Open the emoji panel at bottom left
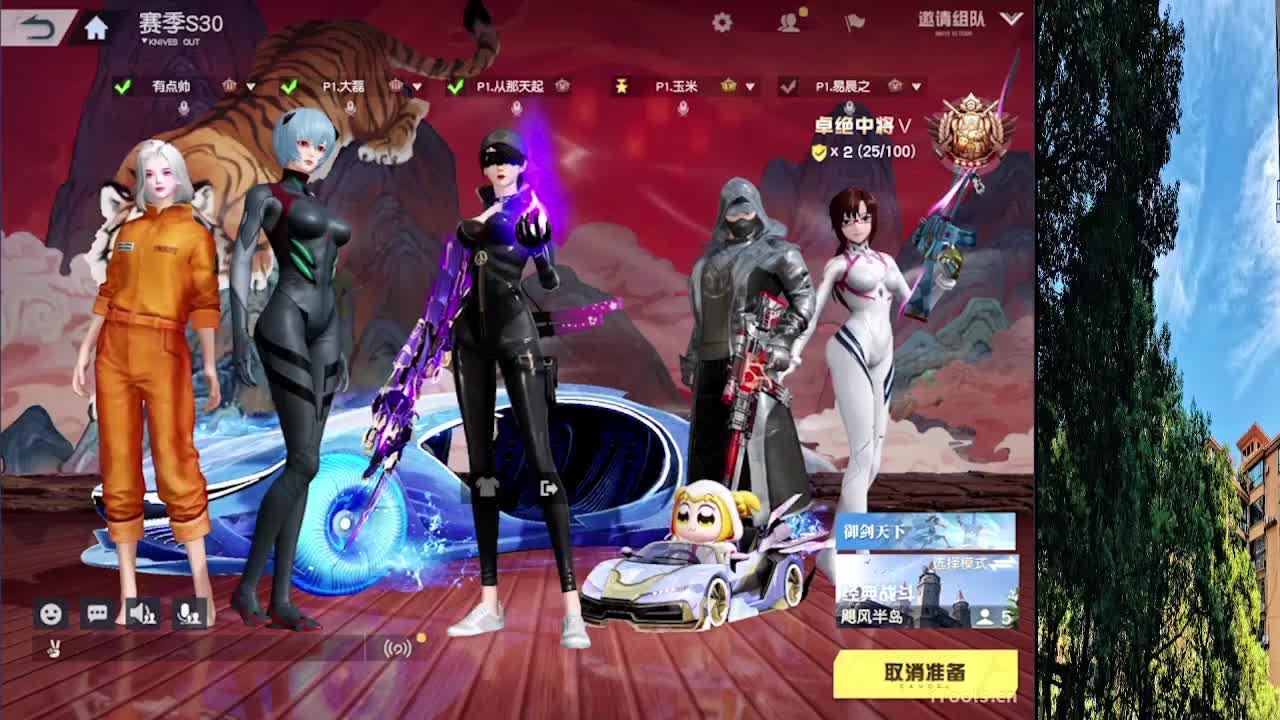The width and height of the screenshot is (1280, 720). 49,611
